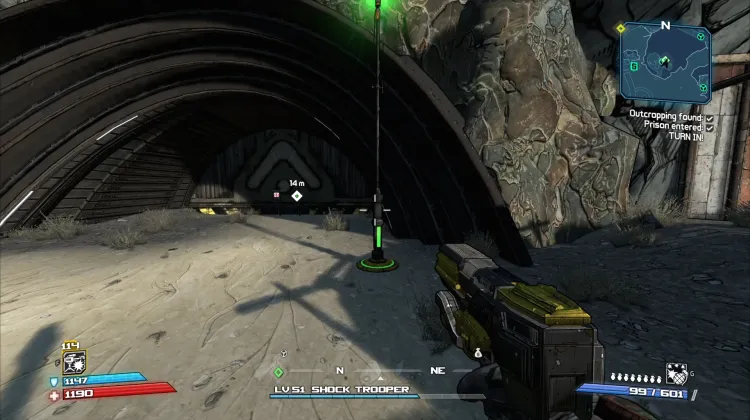The width and height of the screenshot is (750, 420).
Task: Activate the action skill icon
Action: click(74, 362)
